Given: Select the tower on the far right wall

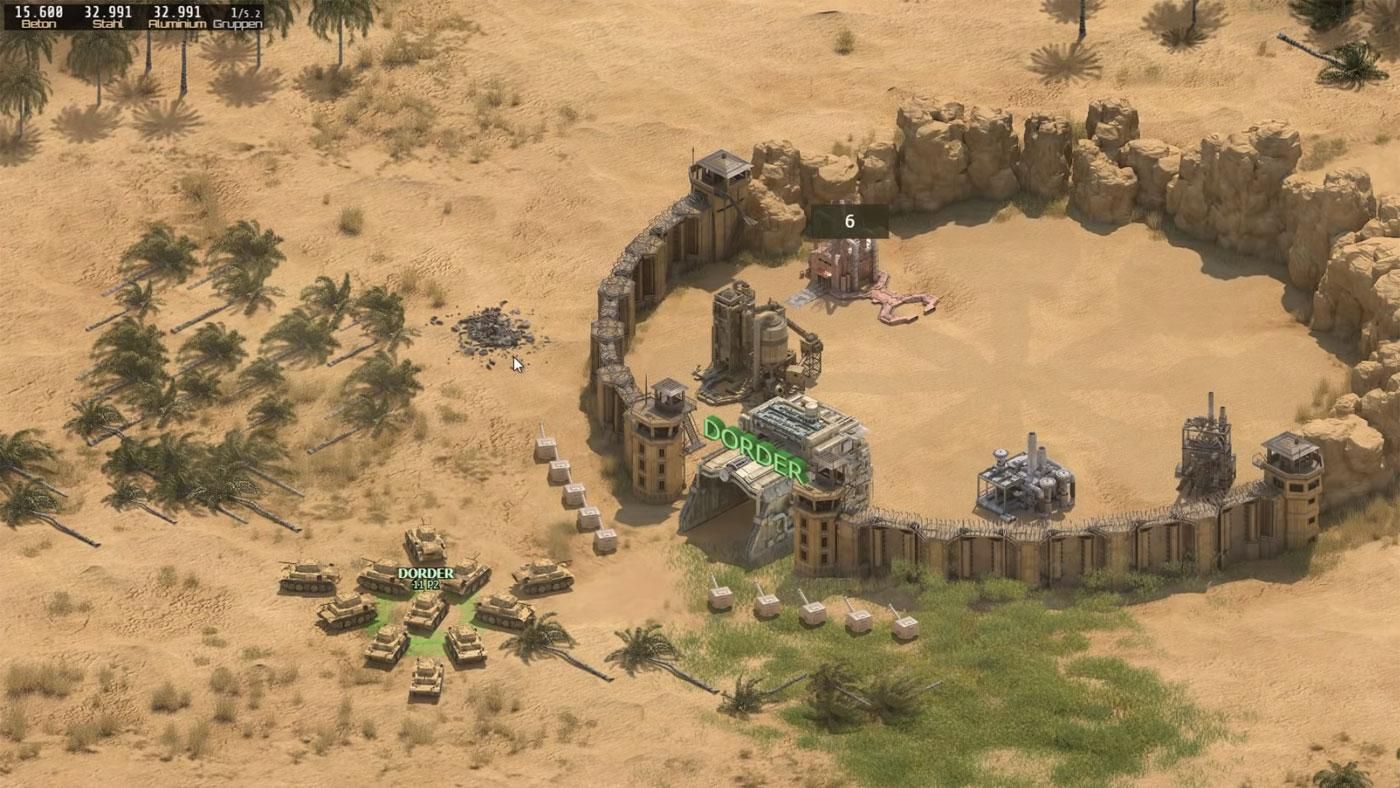Looking at the screenshot, I should (x=1295, y=480).
